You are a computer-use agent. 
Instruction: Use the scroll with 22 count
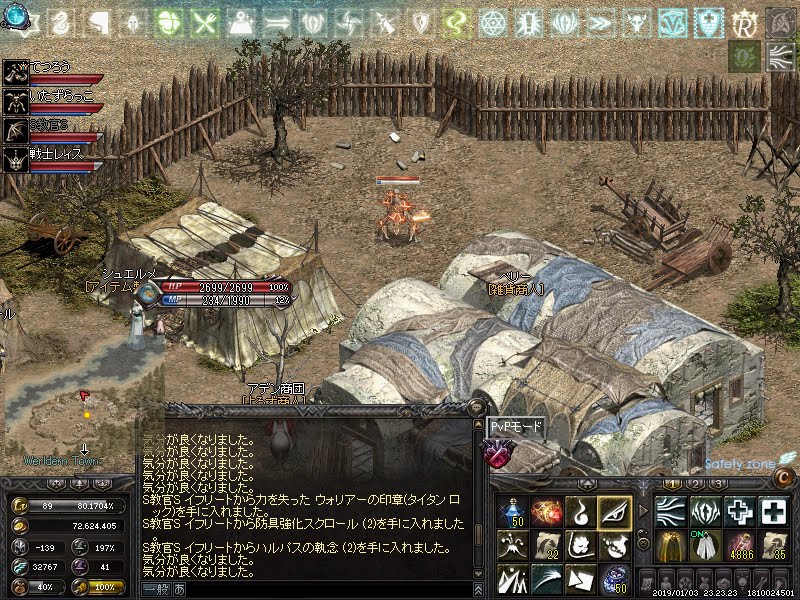[547, 545]
